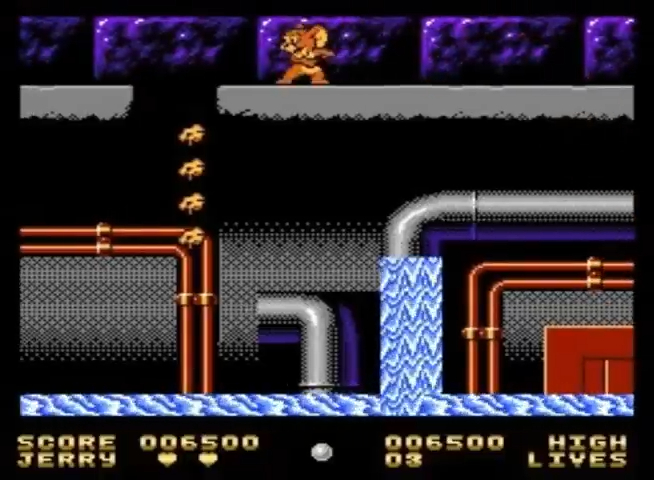Select the marble weapon icon
The width and height of the screenshot is (654, 480).
tap(321, 452)
